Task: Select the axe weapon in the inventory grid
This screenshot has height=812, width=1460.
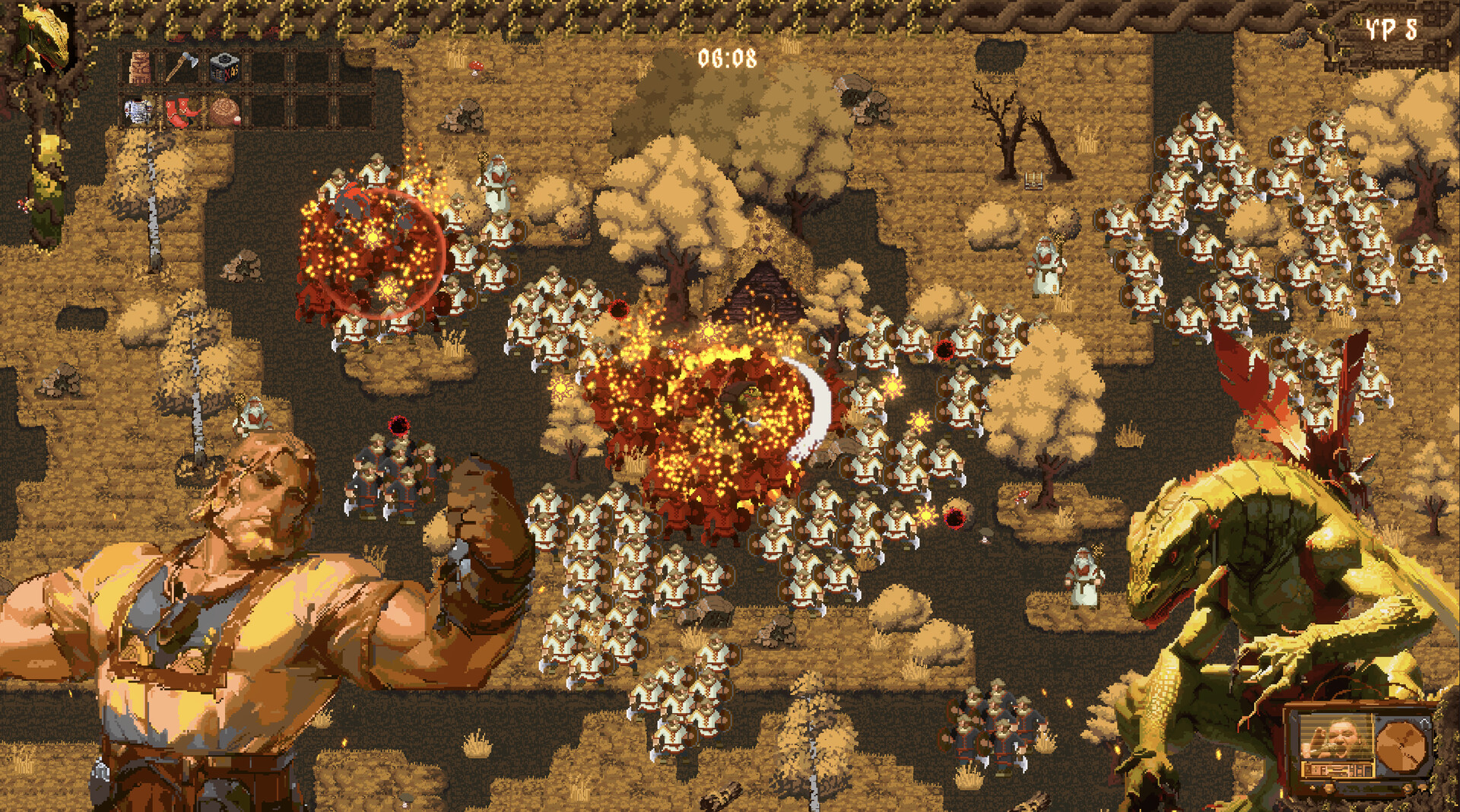Action: (x=182, y=66)
